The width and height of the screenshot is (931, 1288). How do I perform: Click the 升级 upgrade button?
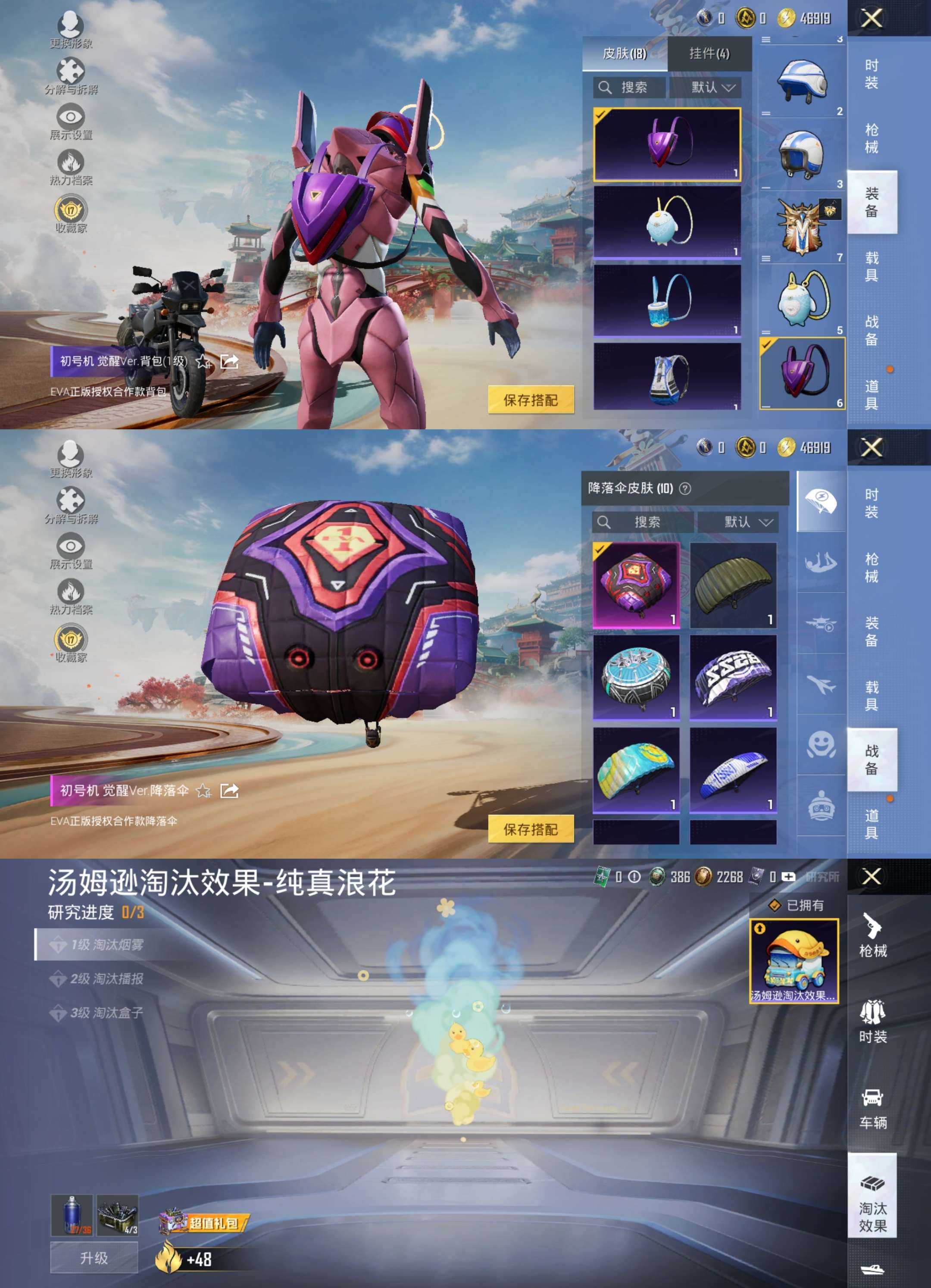(x=94, y=1257)
